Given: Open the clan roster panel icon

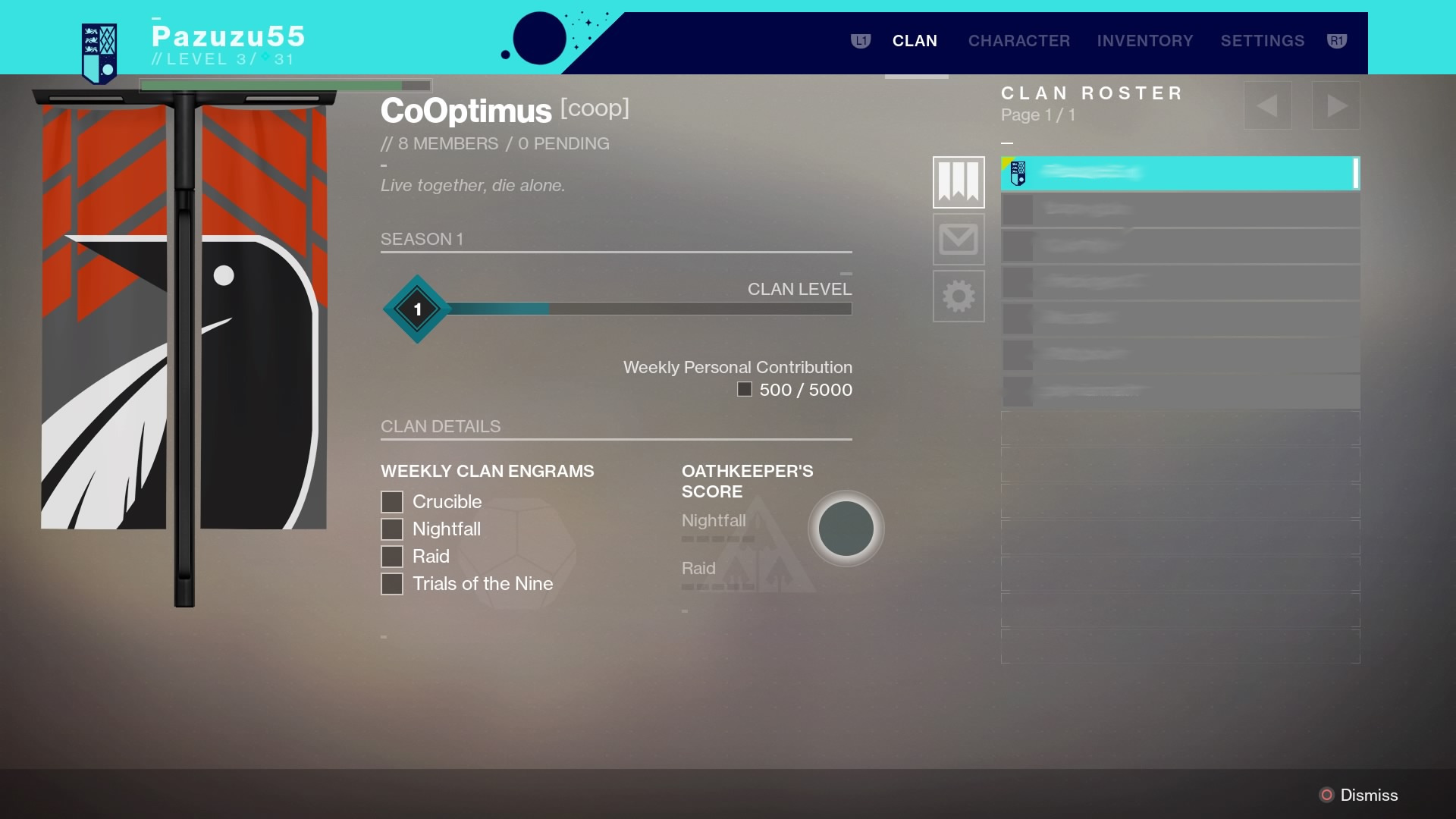Looking at the screenshot, I should pyautogui.click(x=959, y=181).
